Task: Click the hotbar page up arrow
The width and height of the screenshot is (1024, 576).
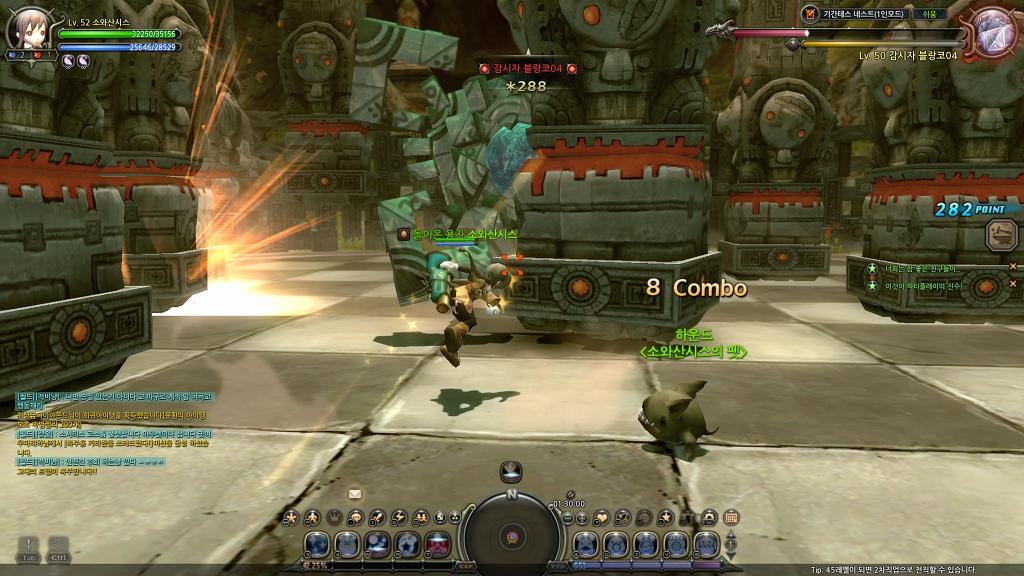Action: pyautogui.click(x=731, y=537)
